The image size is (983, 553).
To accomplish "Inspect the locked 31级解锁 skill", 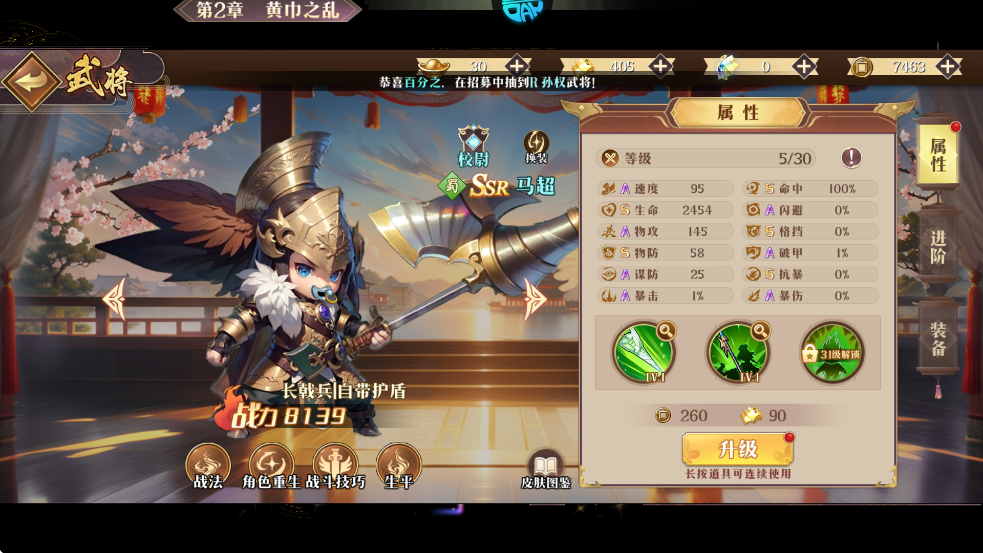I will (x=831, y=351).
